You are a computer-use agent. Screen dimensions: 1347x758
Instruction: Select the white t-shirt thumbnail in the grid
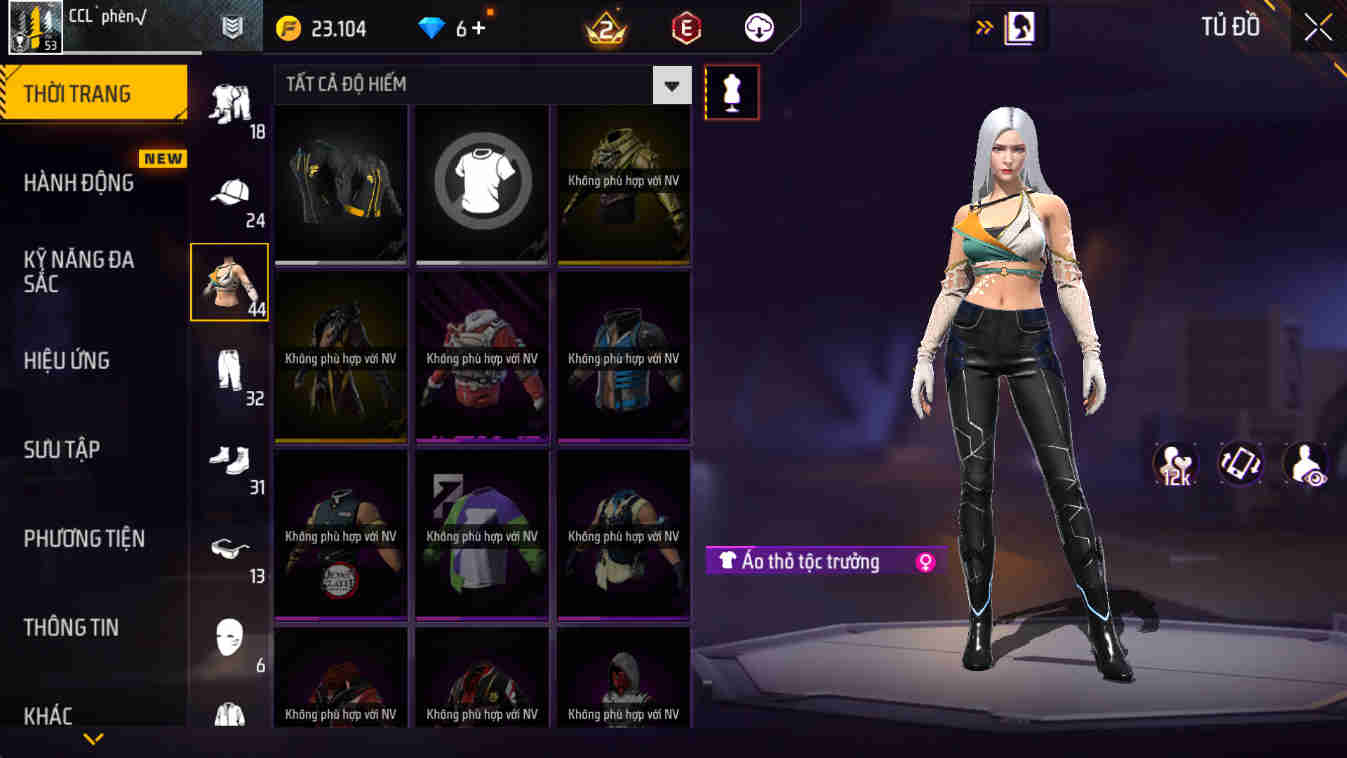point(482,183)
